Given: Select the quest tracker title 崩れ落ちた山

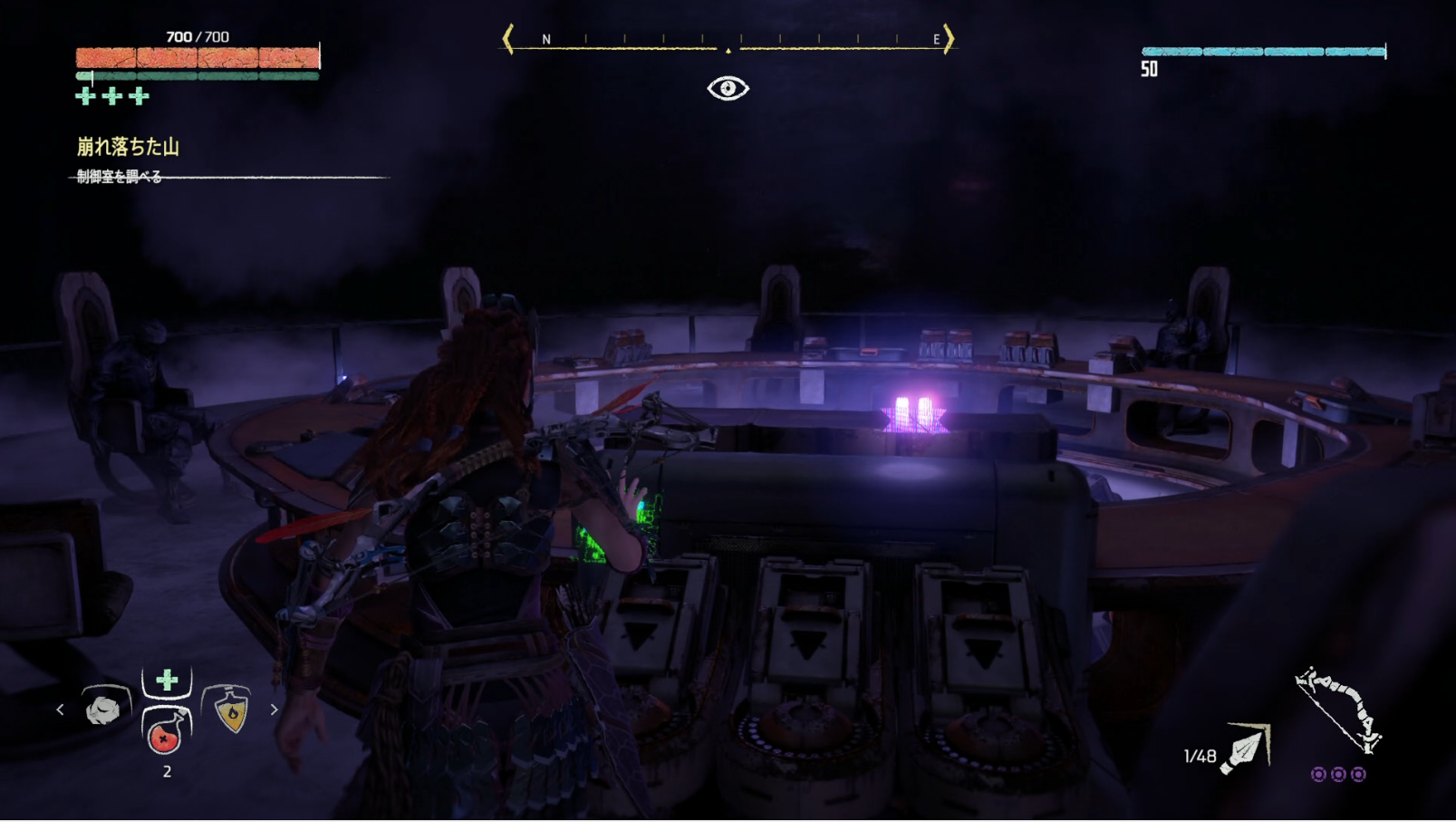Looking at the screenshot, I should (x=128, y=147).
